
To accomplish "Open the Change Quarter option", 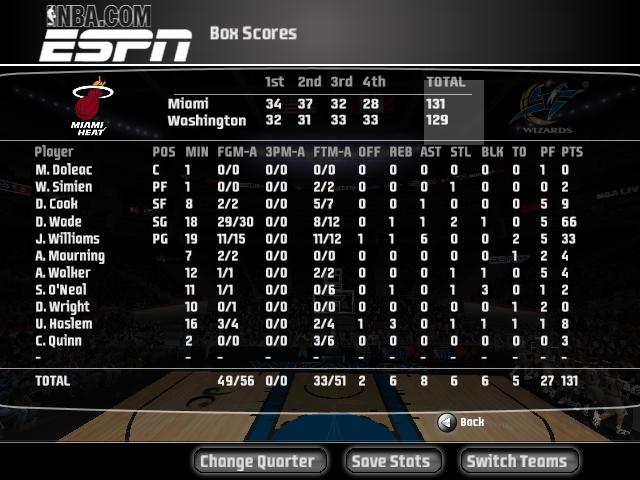I will pos(258,461).
